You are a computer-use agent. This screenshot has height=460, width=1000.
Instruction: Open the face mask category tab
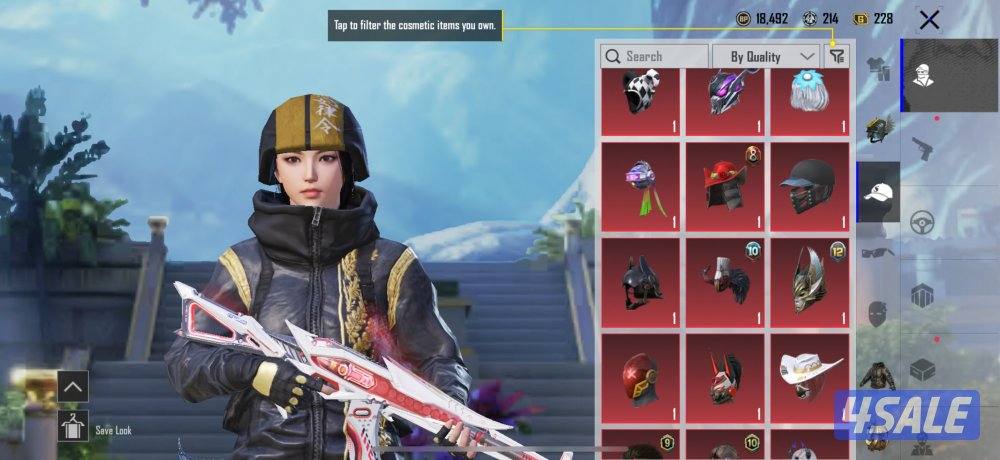coord(879,314)
